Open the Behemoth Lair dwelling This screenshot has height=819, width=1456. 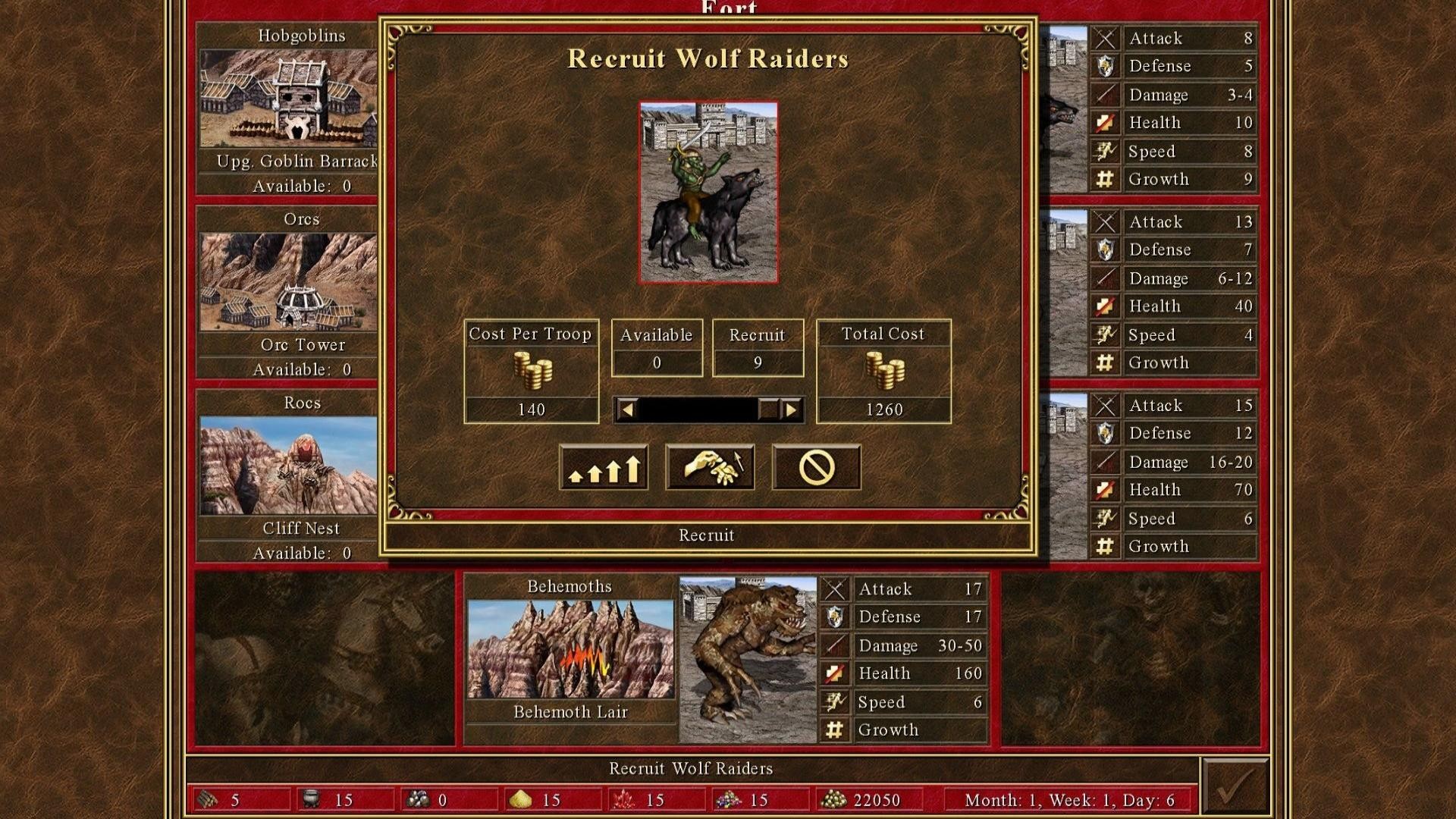click(x=570, y=649)
